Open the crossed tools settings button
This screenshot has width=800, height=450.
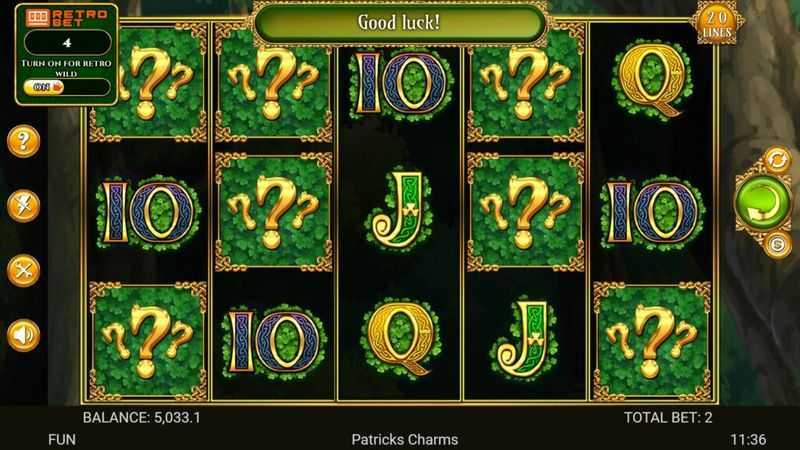pos(23,270)
